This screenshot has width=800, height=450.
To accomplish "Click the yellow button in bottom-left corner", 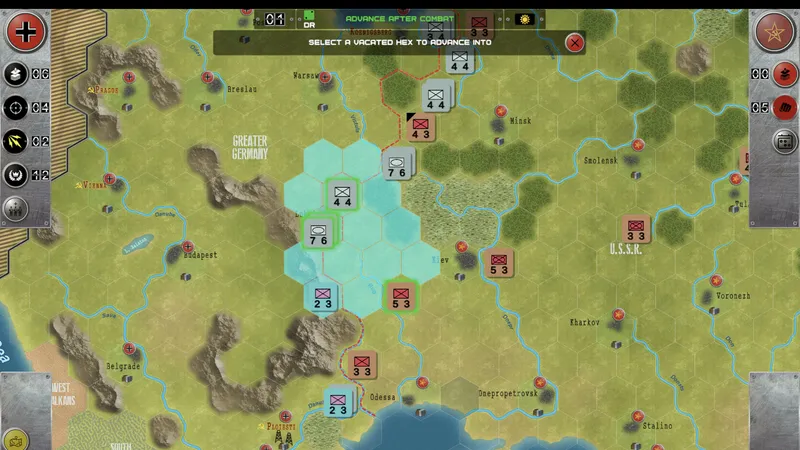I will 14,440.
